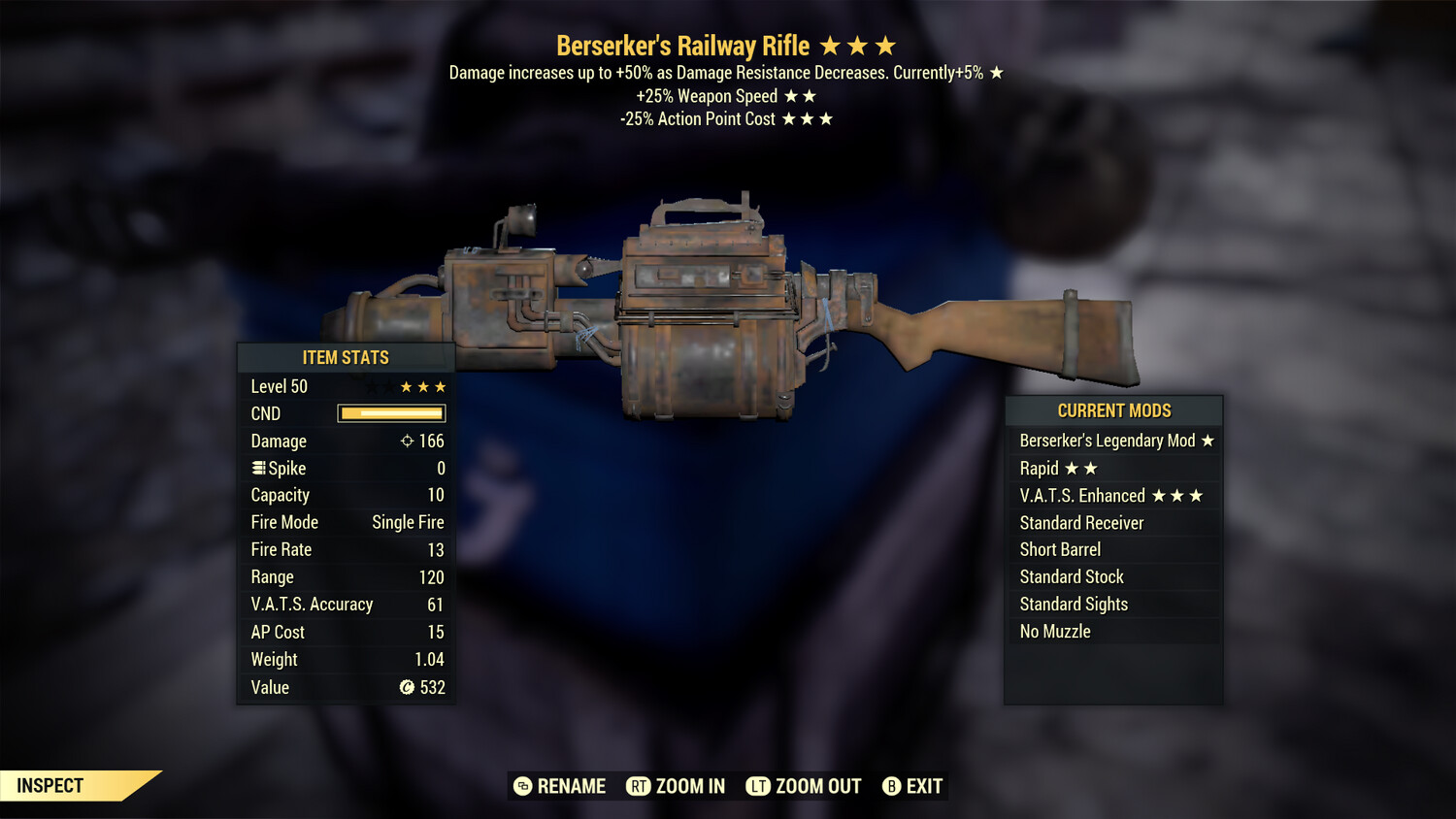The width and height of the screenshot is (1456, 819).
Task: Click the RT zoom in button icon
Action: [x=640, y=786]
